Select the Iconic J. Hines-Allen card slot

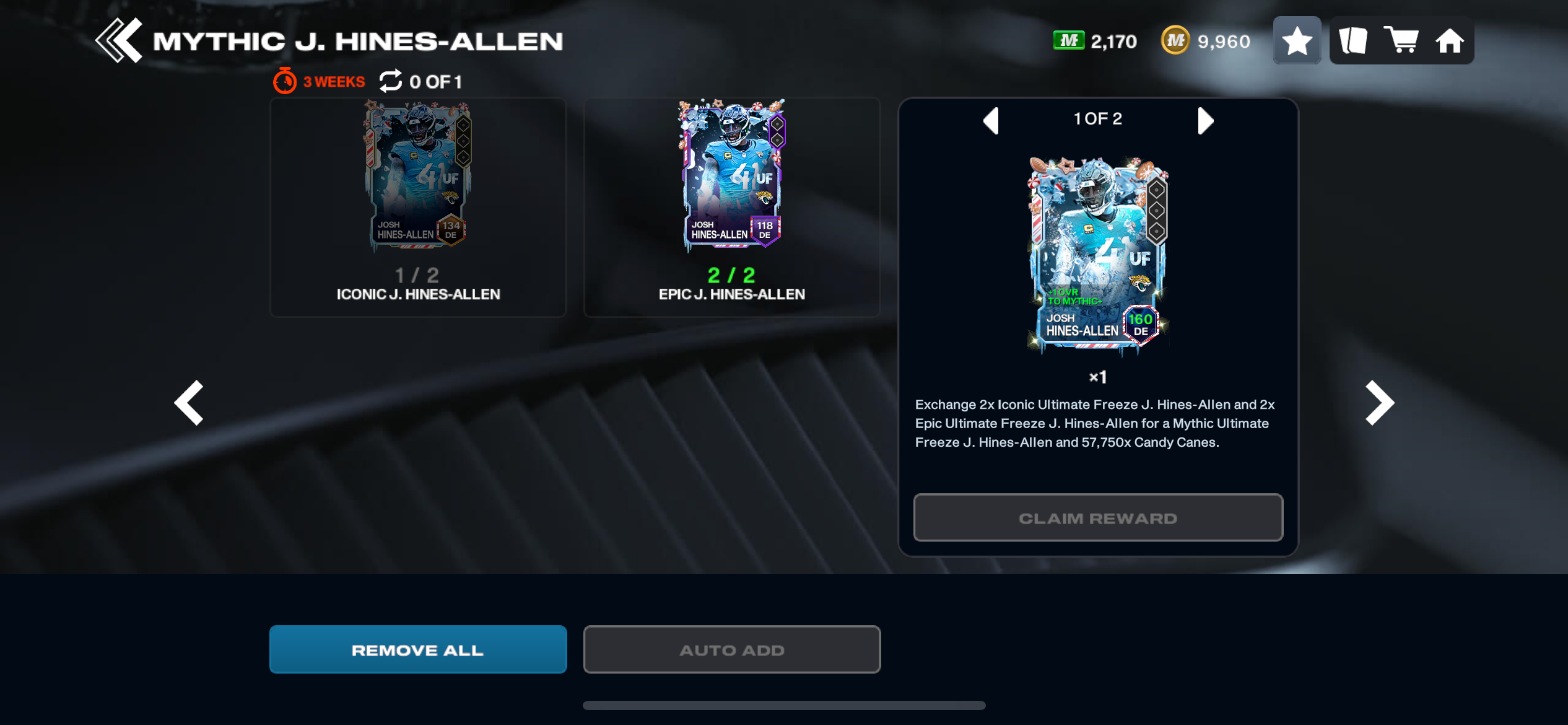point(418,207)
